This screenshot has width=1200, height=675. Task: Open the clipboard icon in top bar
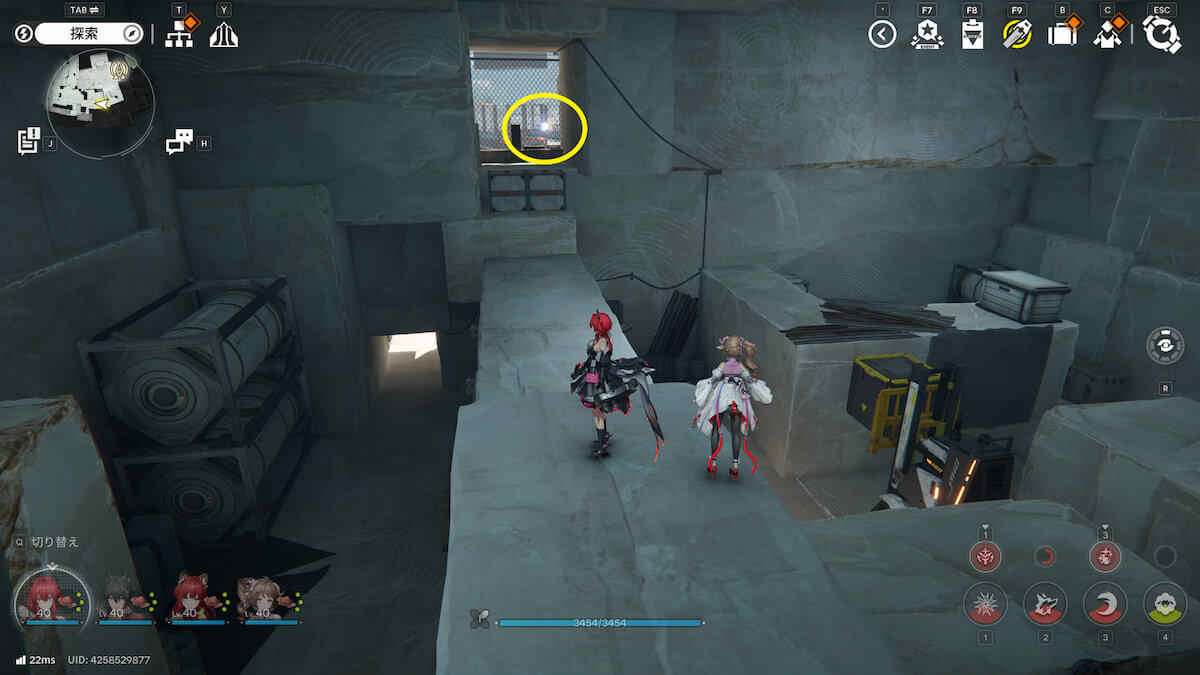click(972, 35)
